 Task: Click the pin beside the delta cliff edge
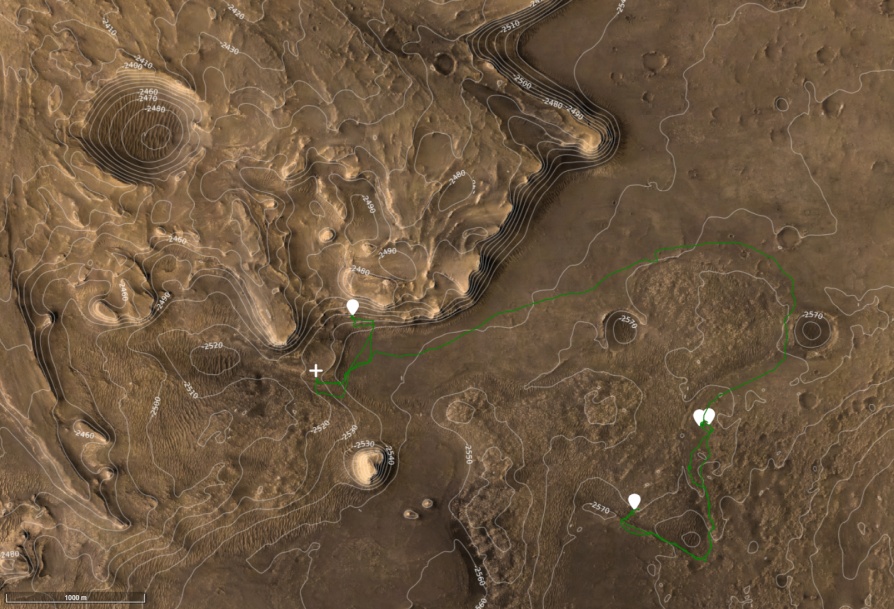(x=352, y=306)
